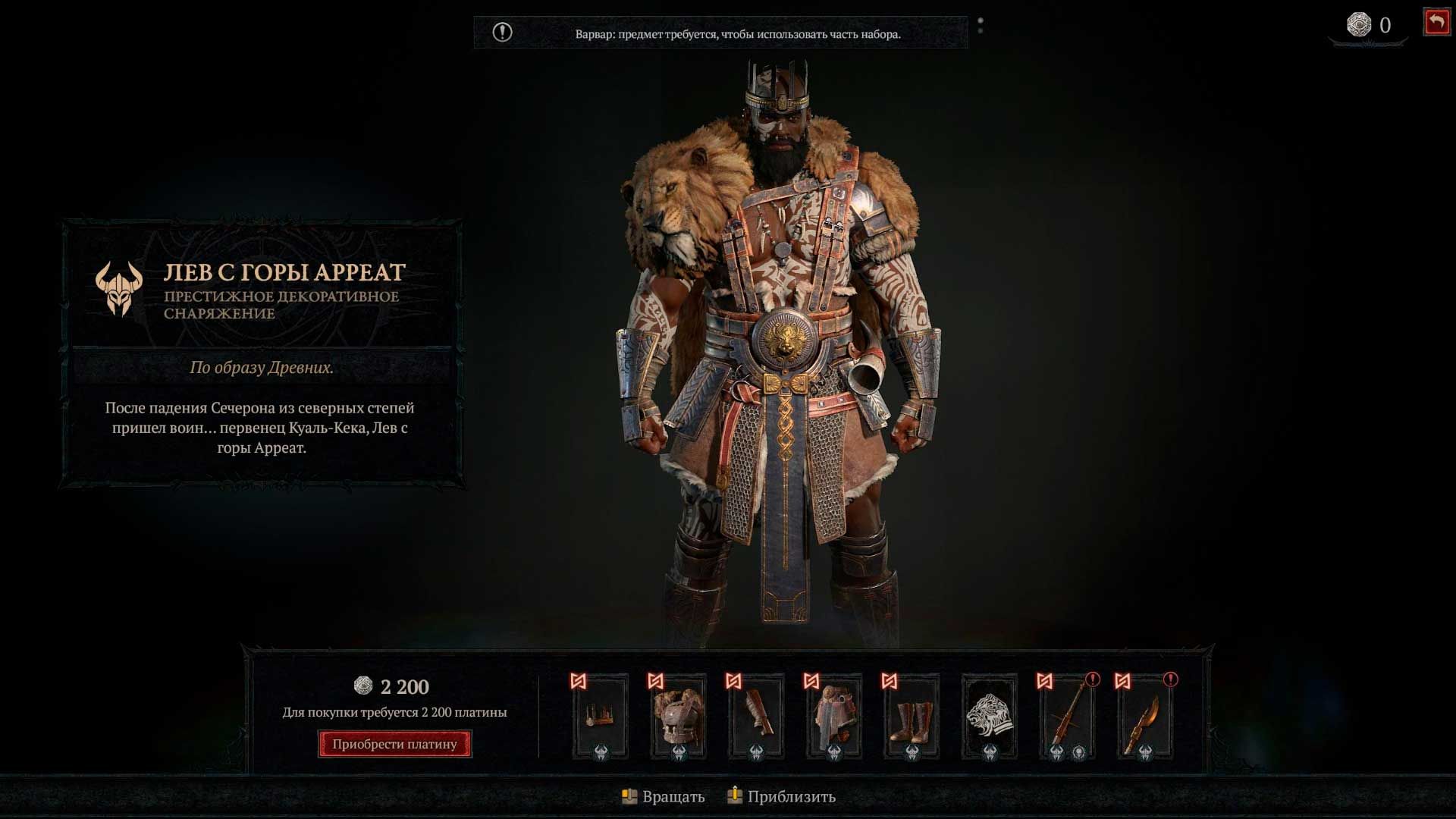Click the Приблизить zoom control label
The height and width of the screenshot is (819, 1456).
(x=792, y=797)
